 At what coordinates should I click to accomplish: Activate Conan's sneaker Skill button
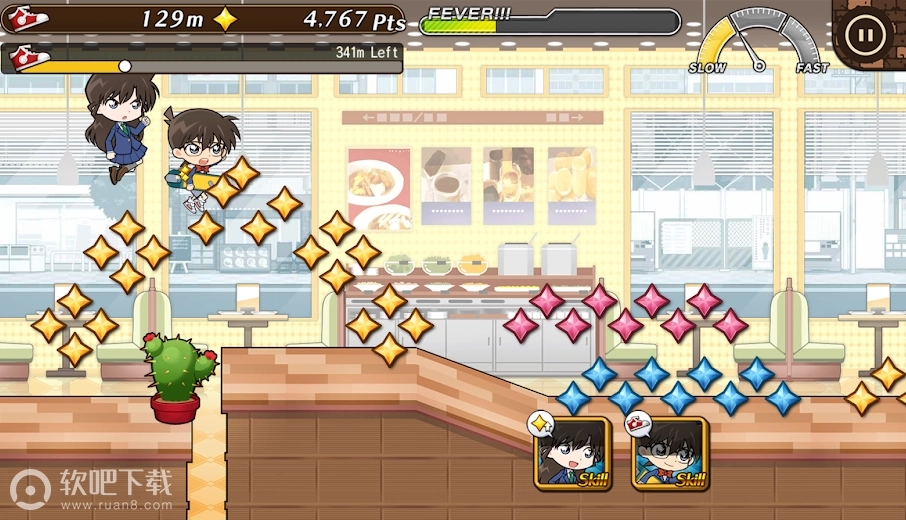(x=669, y=453)
